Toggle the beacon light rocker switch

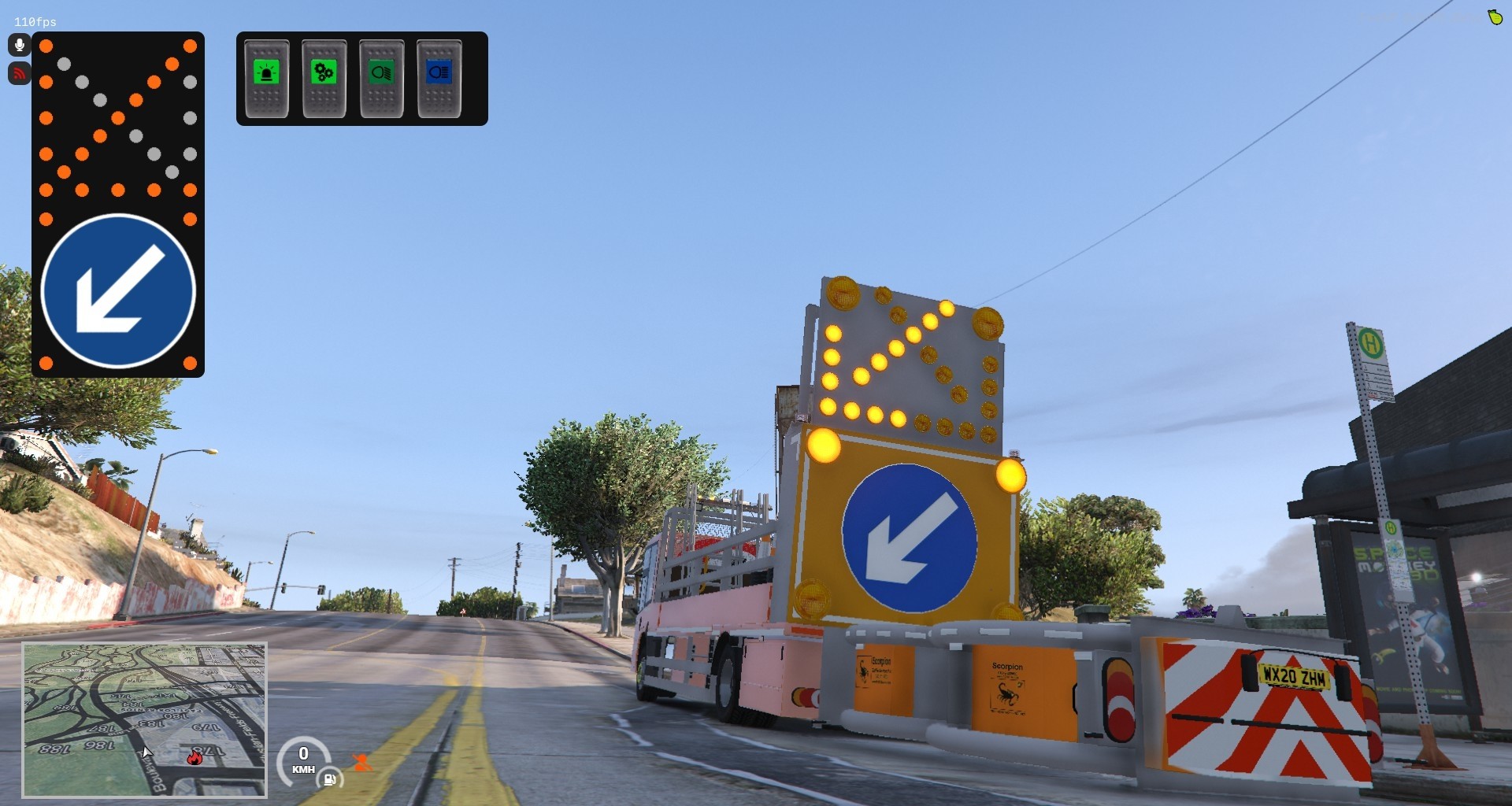267,79
